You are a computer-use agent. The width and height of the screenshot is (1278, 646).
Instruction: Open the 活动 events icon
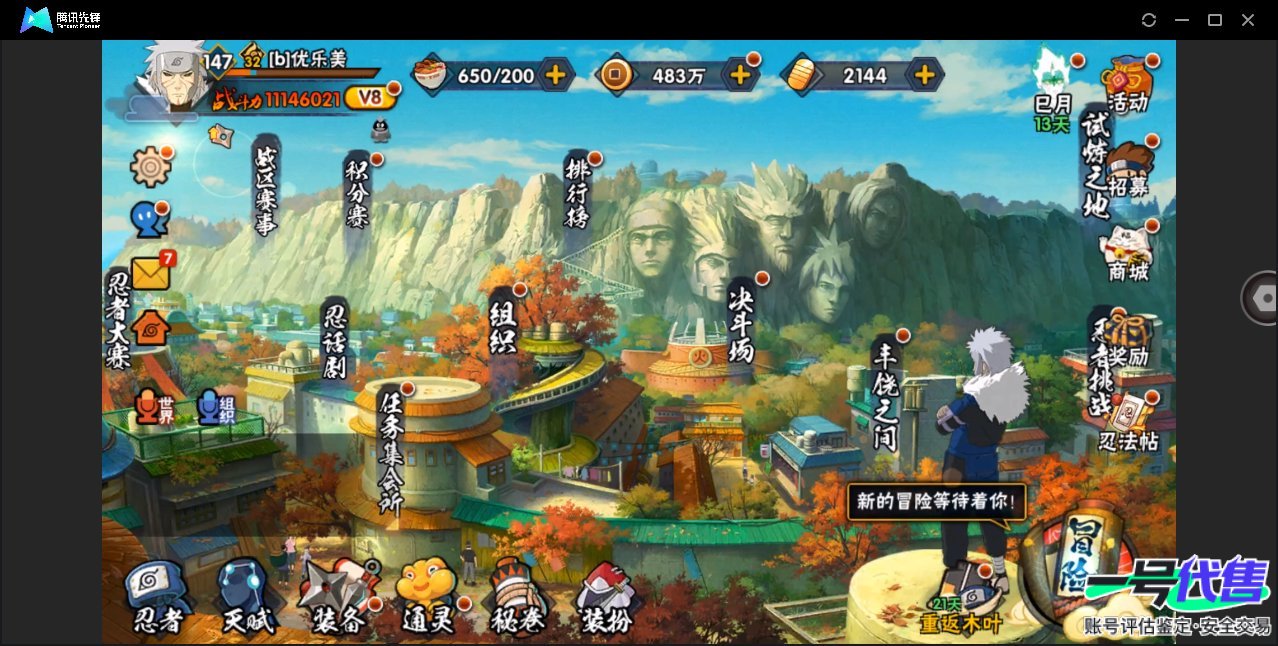pos(1128,84)
